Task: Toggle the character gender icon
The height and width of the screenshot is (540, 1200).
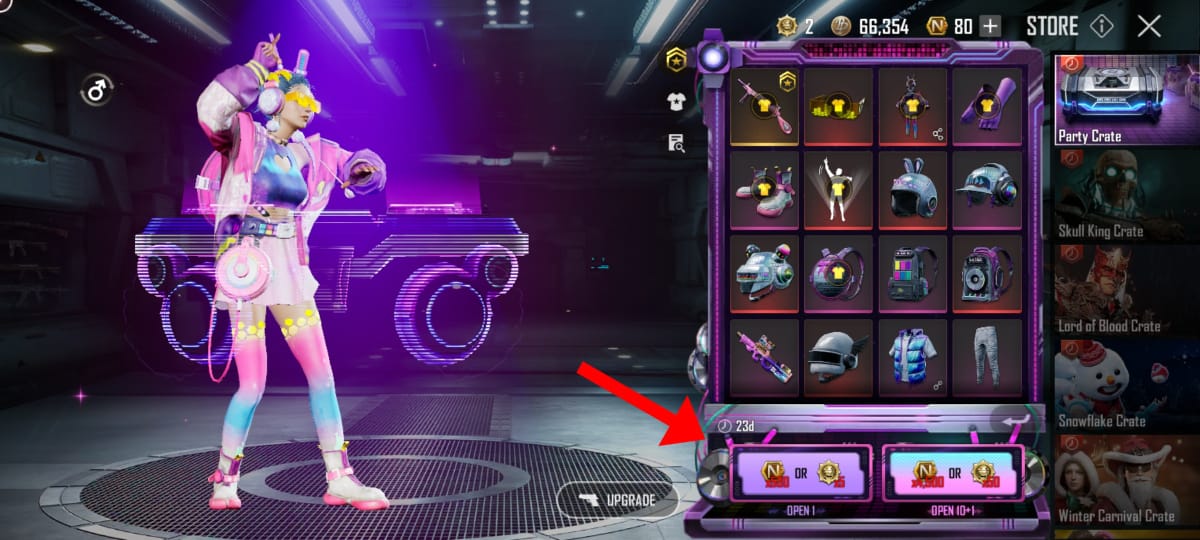Action: (x=96, y=91)
